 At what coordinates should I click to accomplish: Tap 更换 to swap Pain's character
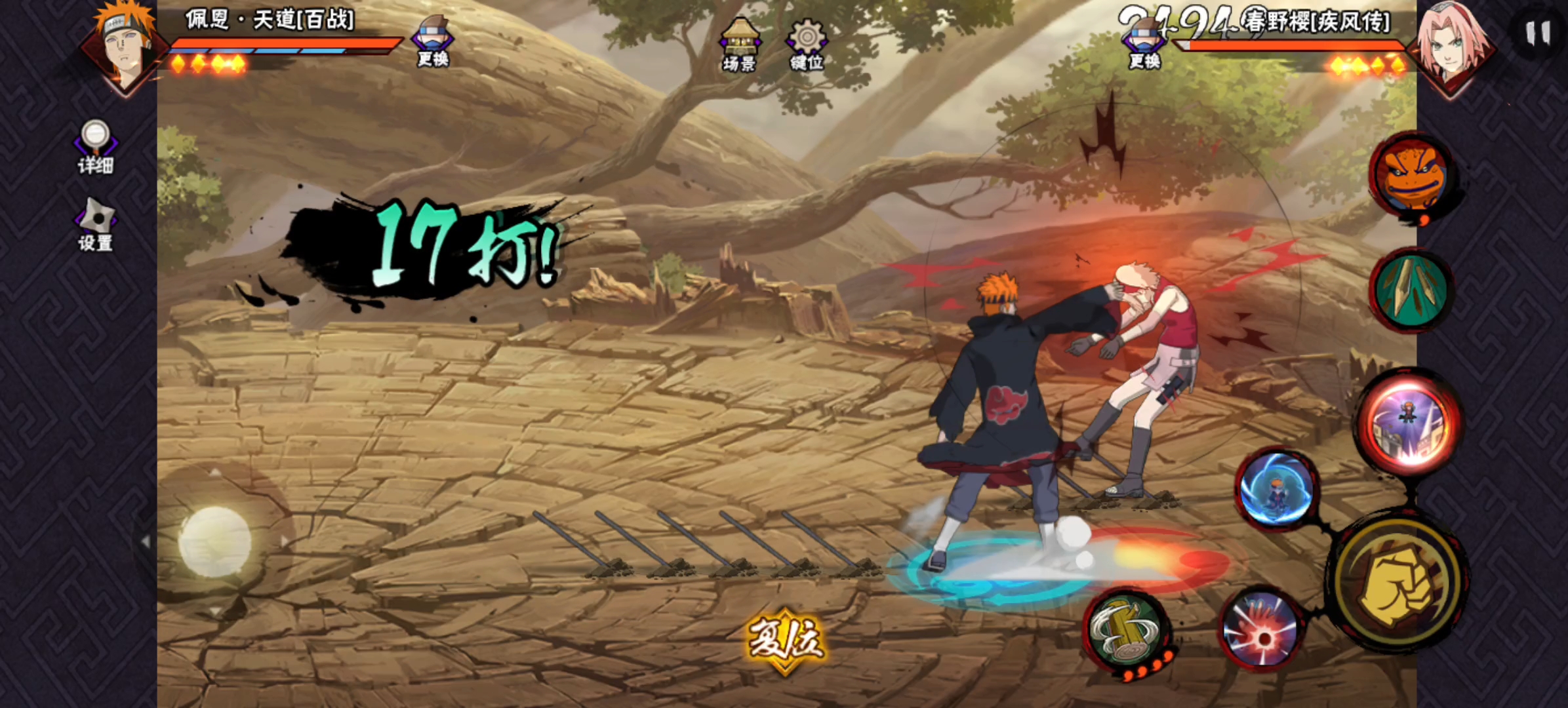click(433, 41)
